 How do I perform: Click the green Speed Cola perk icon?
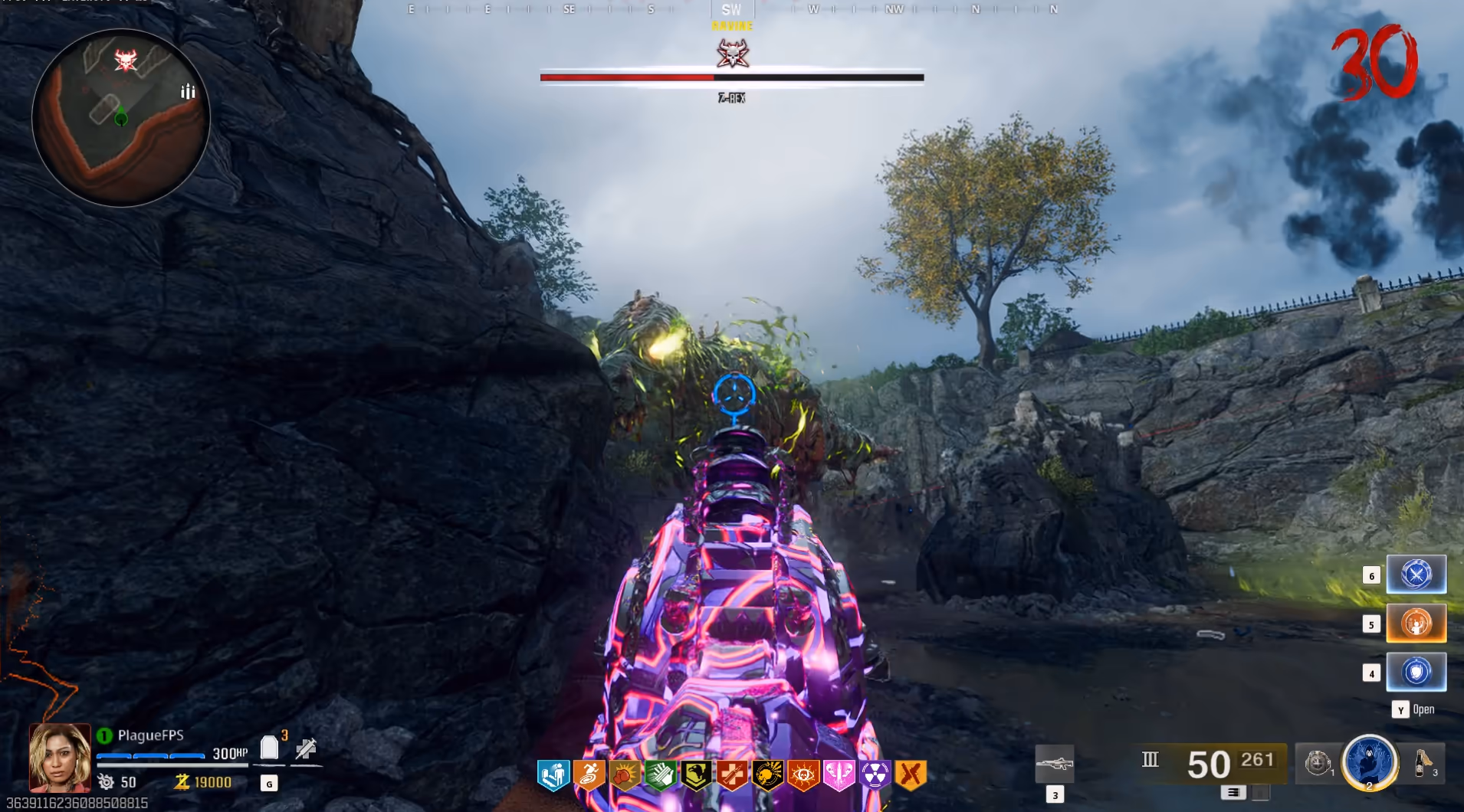(x=660, y=775)
